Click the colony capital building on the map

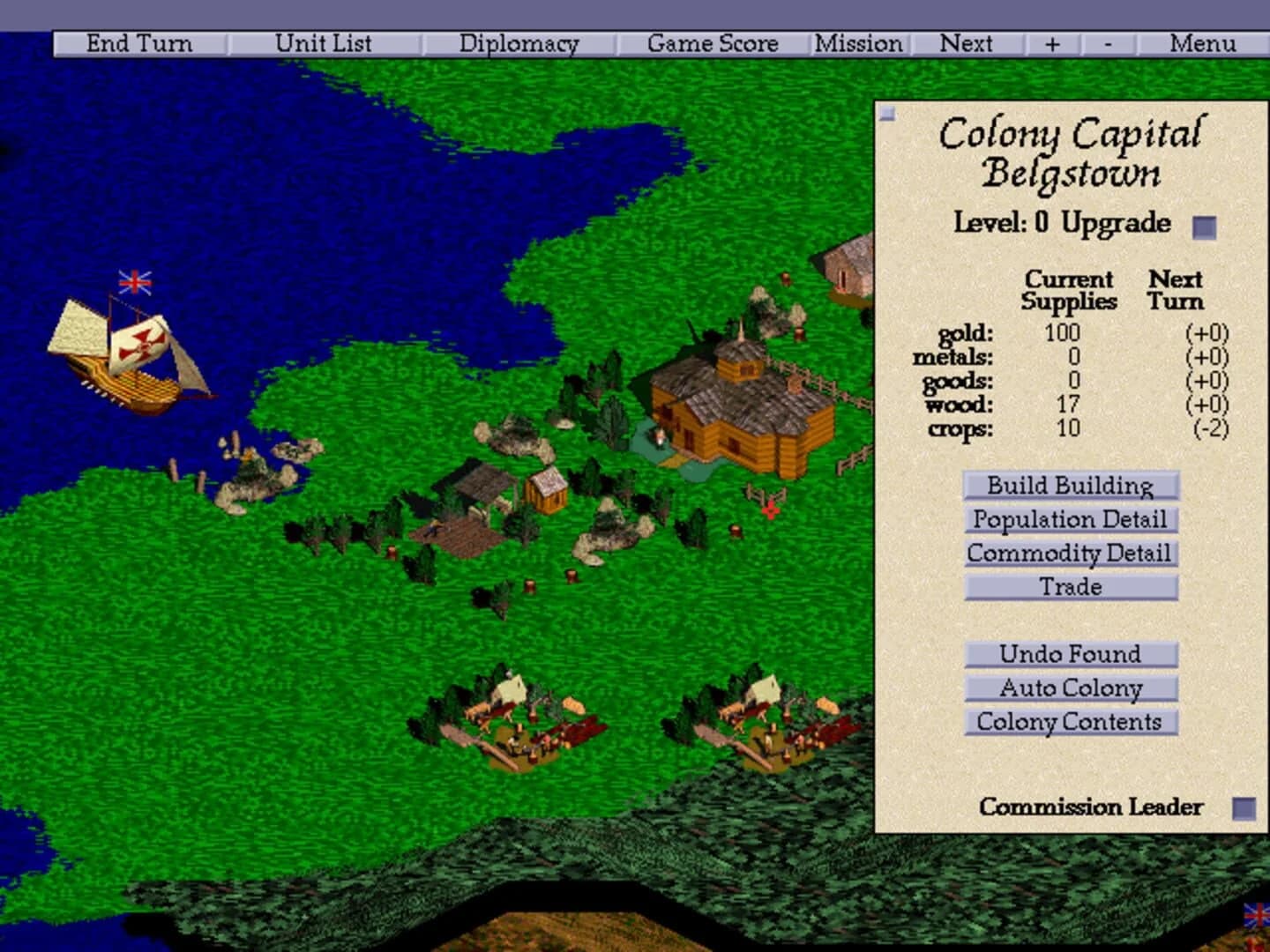(741, 405)
